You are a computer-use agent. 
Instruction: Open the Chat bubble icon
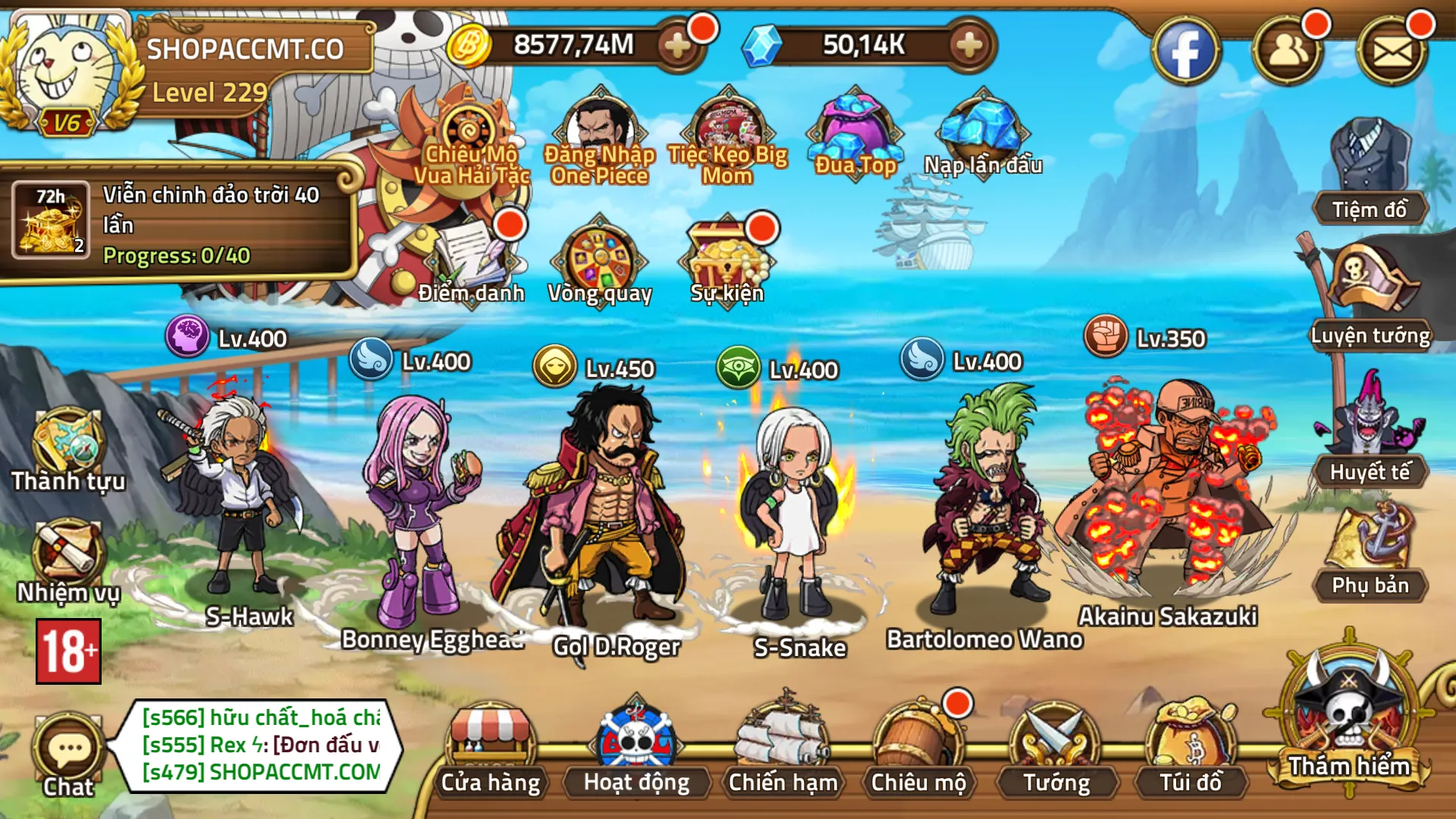coord(68,752)
